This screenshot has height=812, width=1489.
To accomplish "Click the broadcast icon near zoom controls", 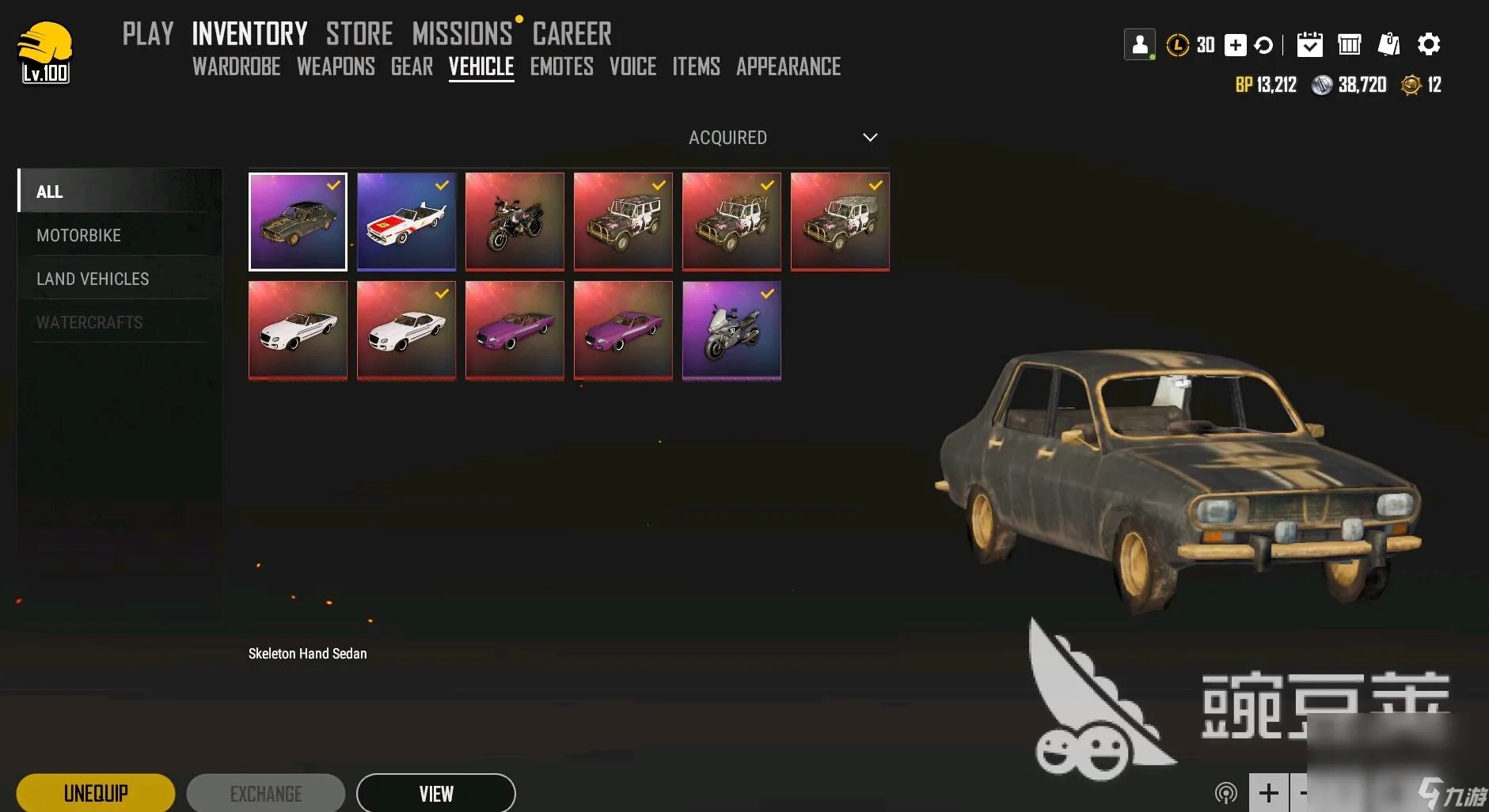I will tap(1226, 792).
